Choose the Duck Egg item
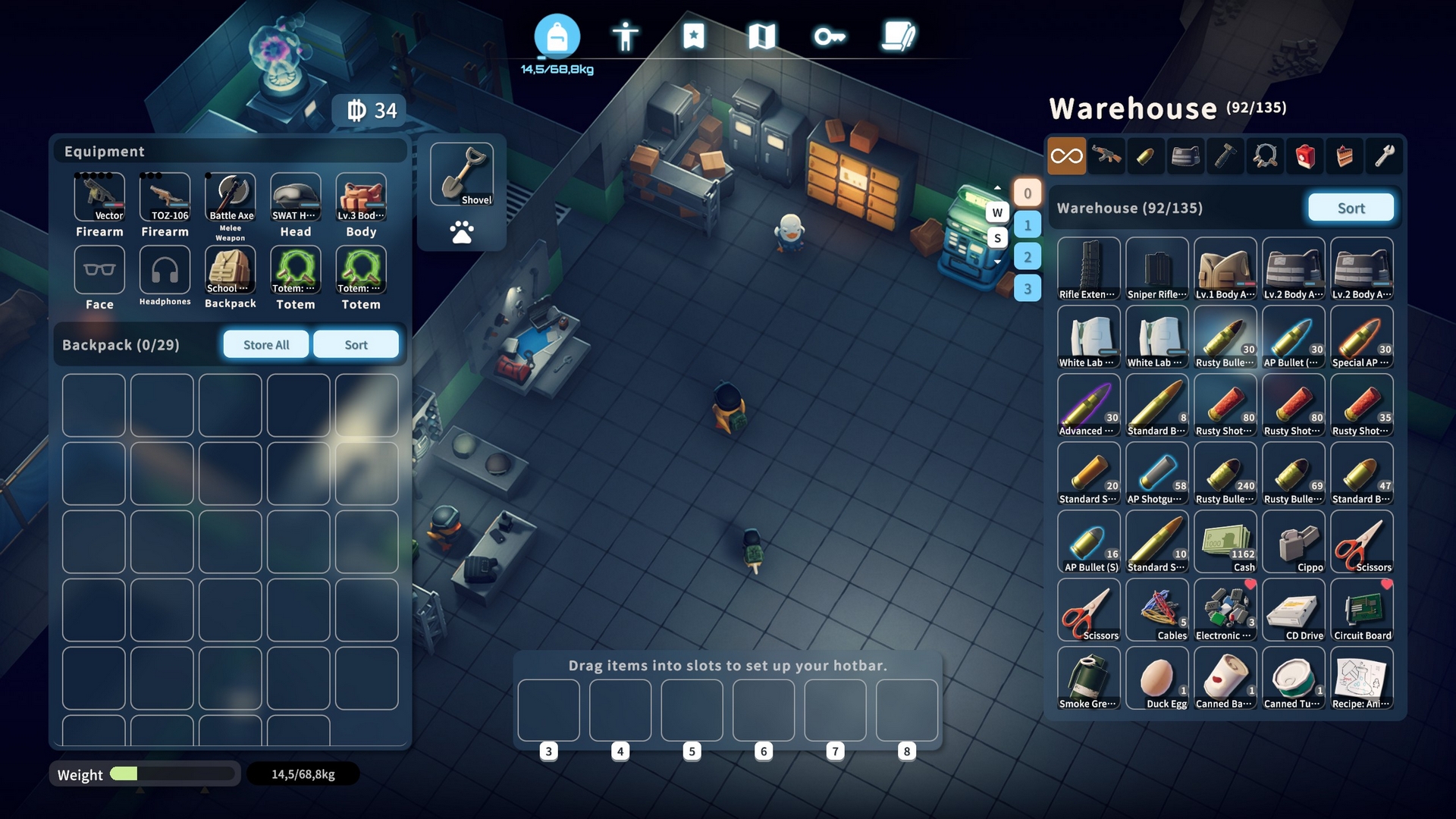Image resolution: width=1456 pixels, height=819 pixels. point(1157,678)
